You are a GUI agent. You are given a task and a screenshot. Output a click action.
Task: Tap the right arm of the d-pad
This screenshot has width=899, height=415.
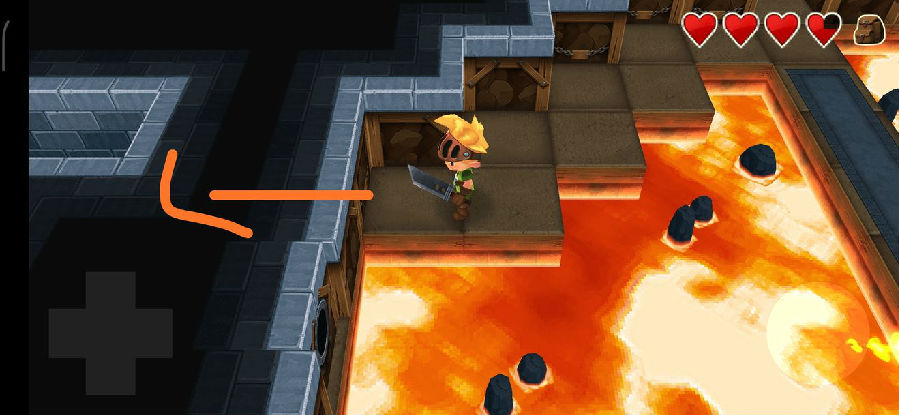152,333
